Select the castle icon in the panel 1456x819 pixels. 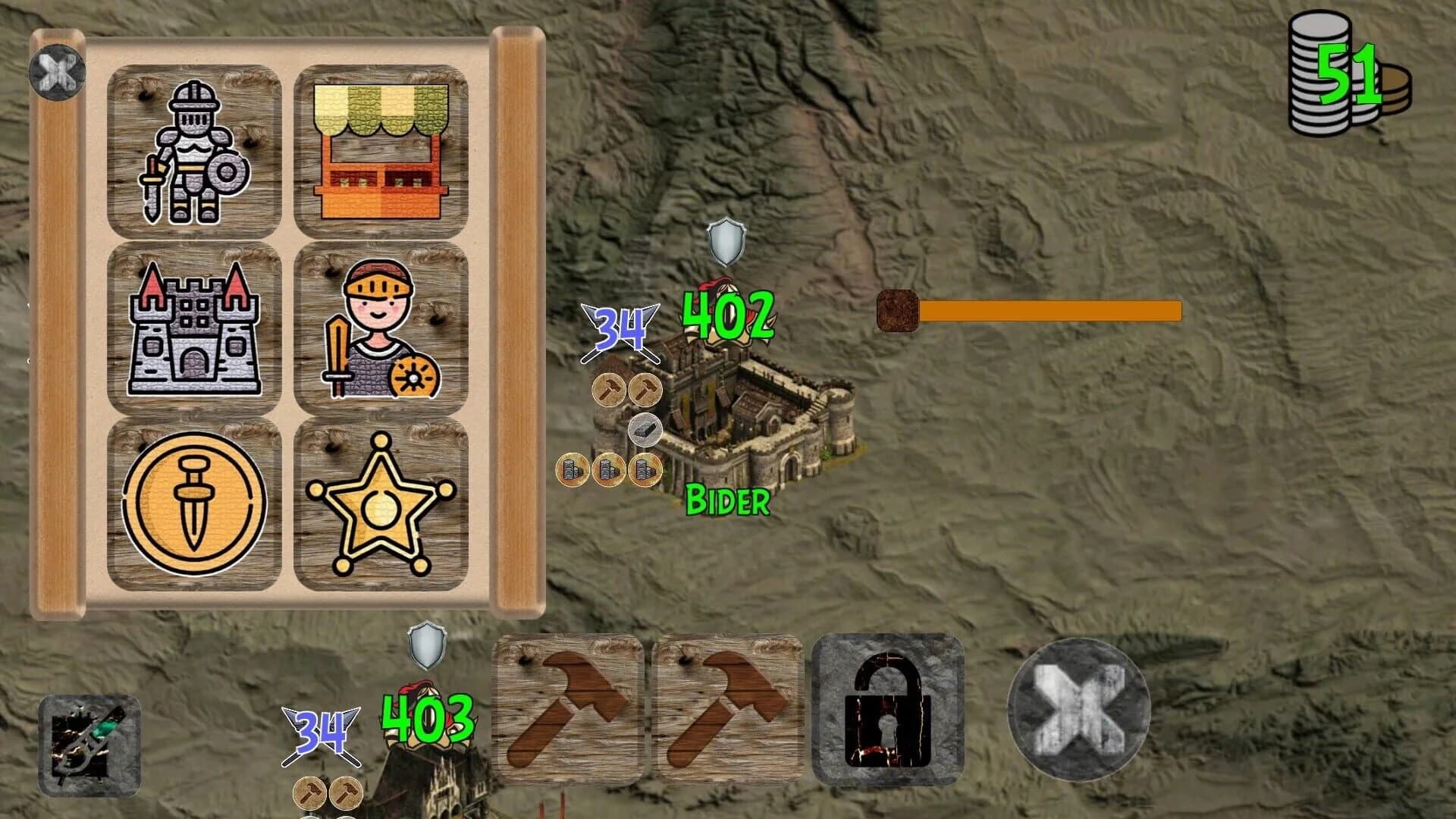coord(196,334)
